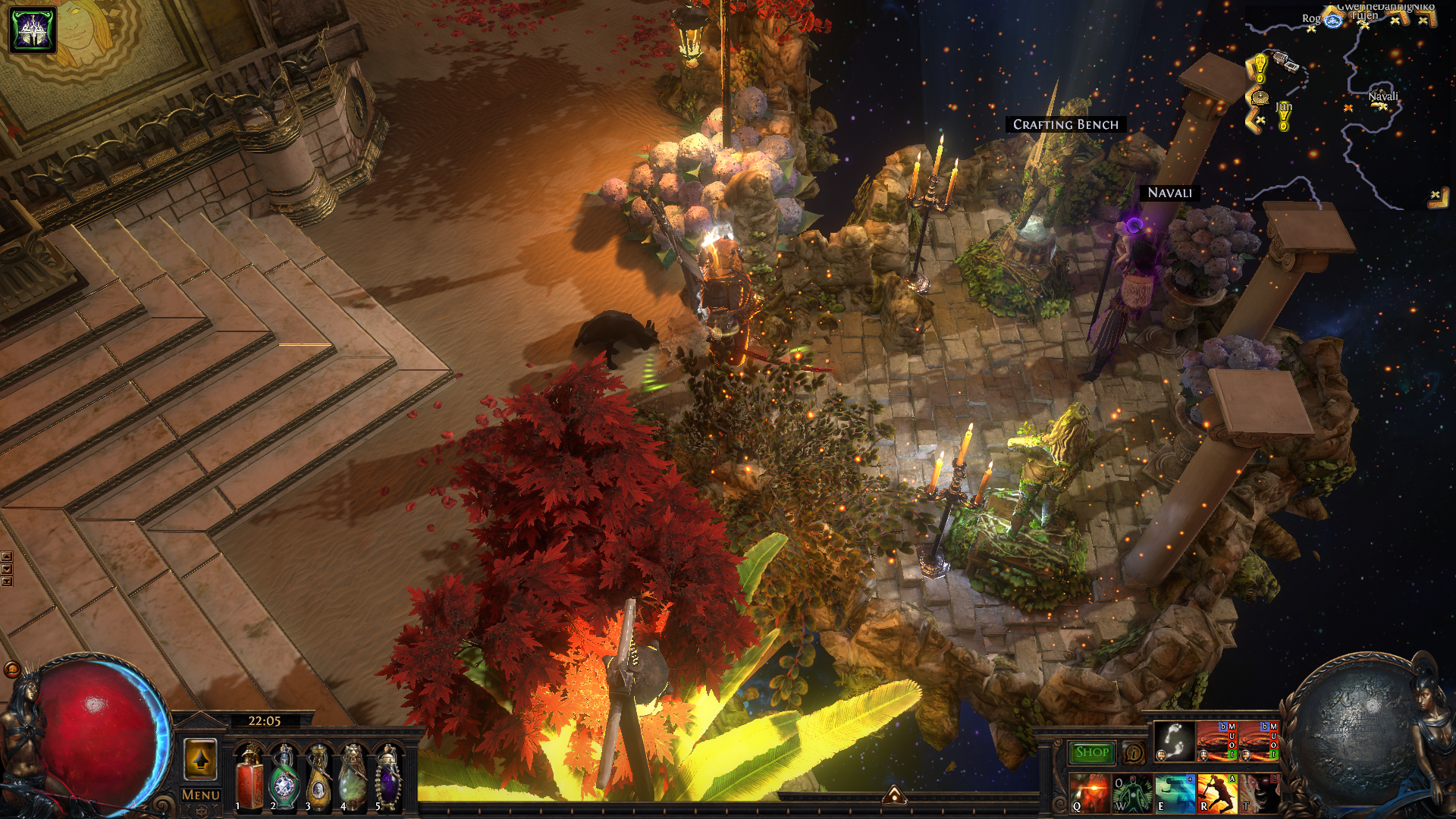The height and width of the screenshot is (819, 1456).
Task: Select the footprints move skill slot
Action: tap(1174, 741)
